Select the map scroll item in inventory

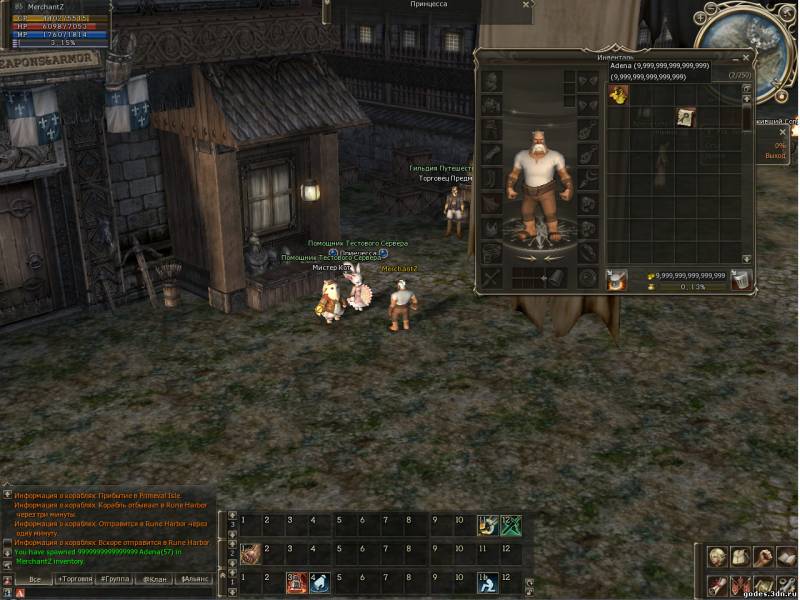tap(685, 116)
